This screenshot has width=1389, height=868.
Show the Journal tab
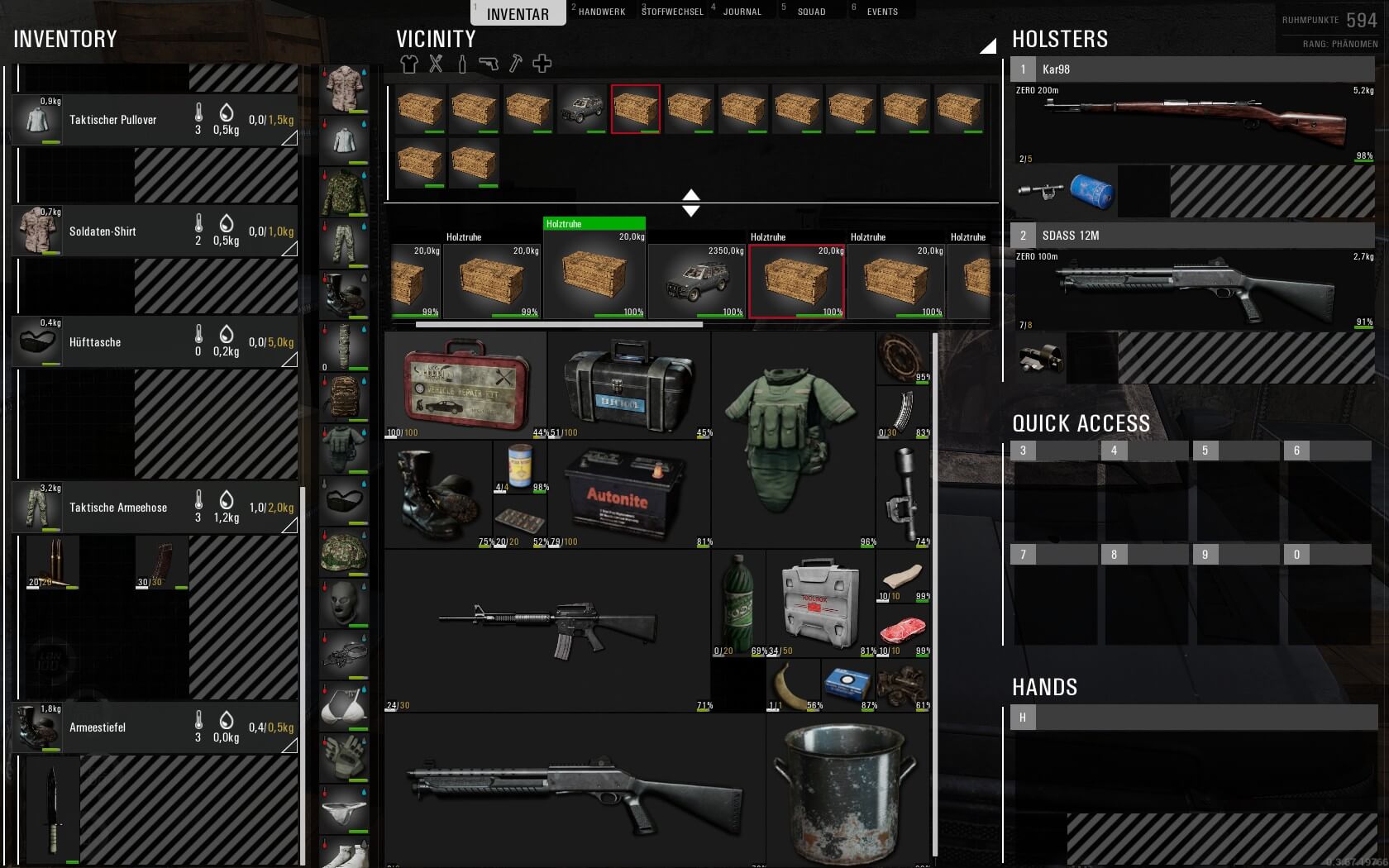742,12
